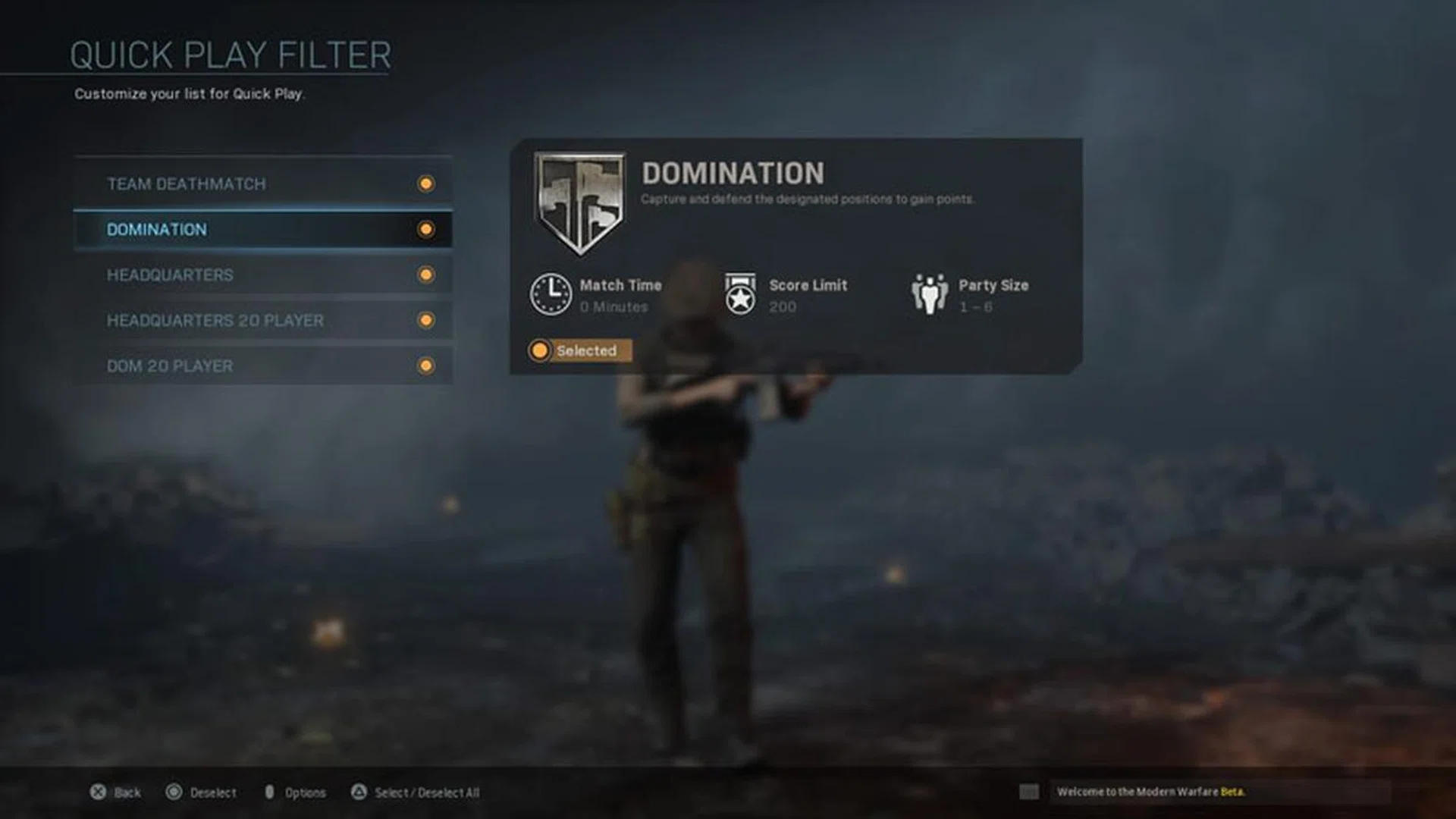Deselect the Domination playlist dot

point(425,229)
